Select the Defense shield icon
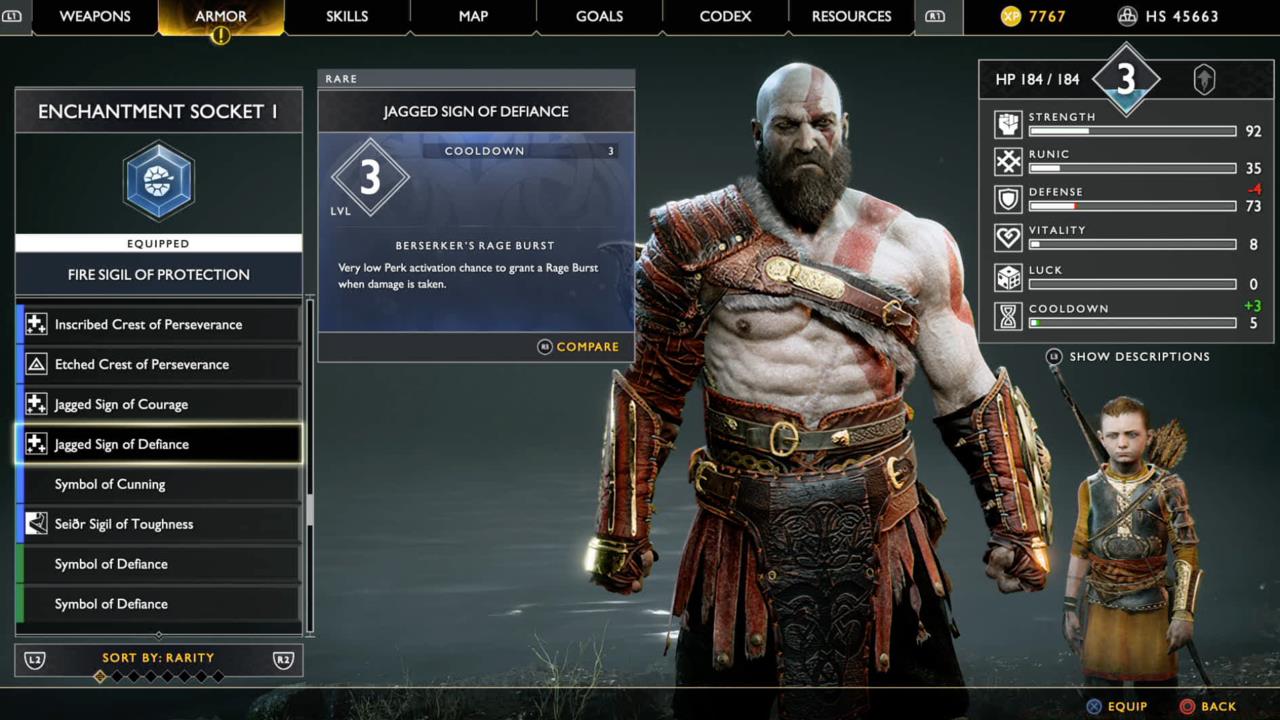This screenshot has width=1280, height=720. click(1008, 198)
